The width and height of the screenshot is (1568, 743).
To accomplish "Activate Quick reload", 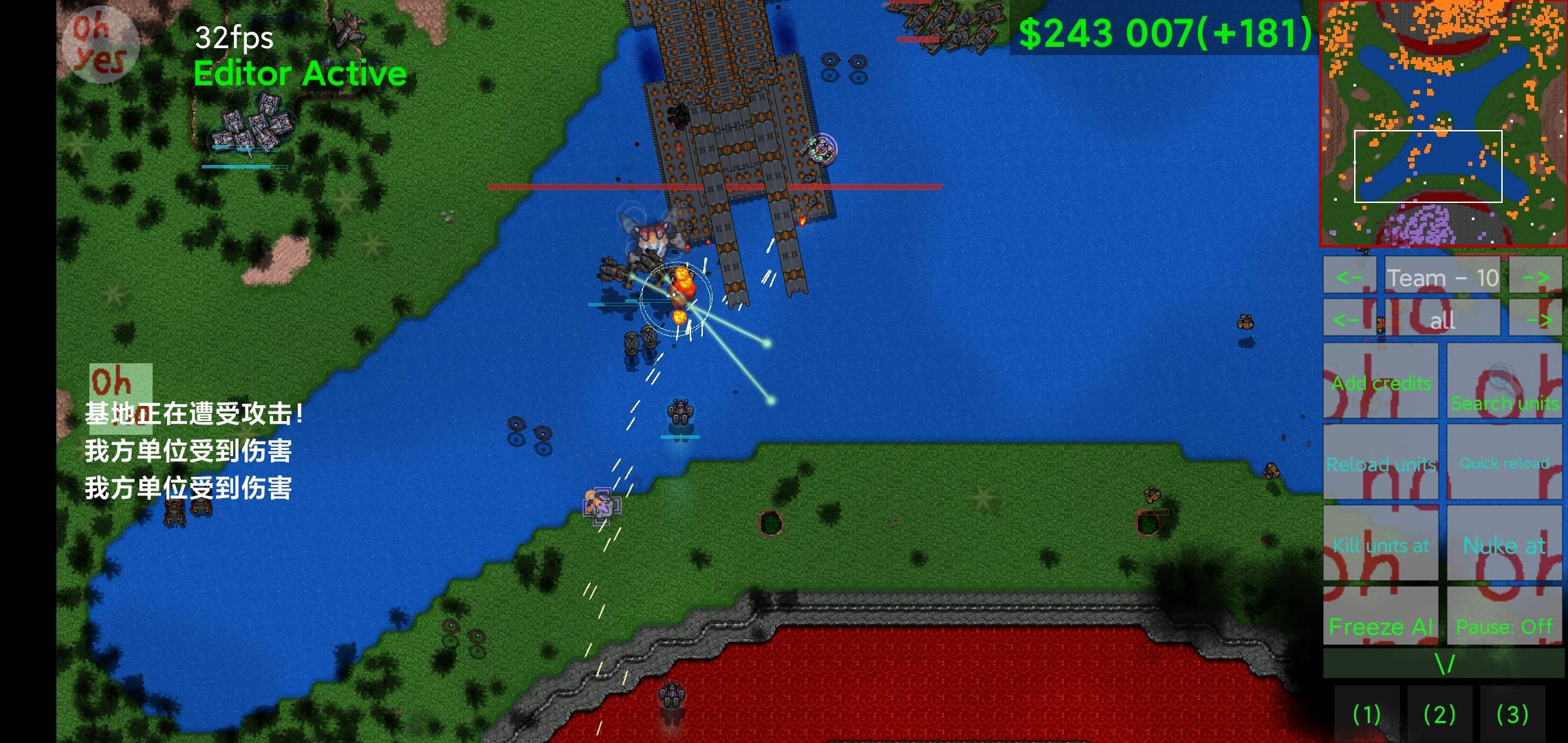I will [1505, 463].
